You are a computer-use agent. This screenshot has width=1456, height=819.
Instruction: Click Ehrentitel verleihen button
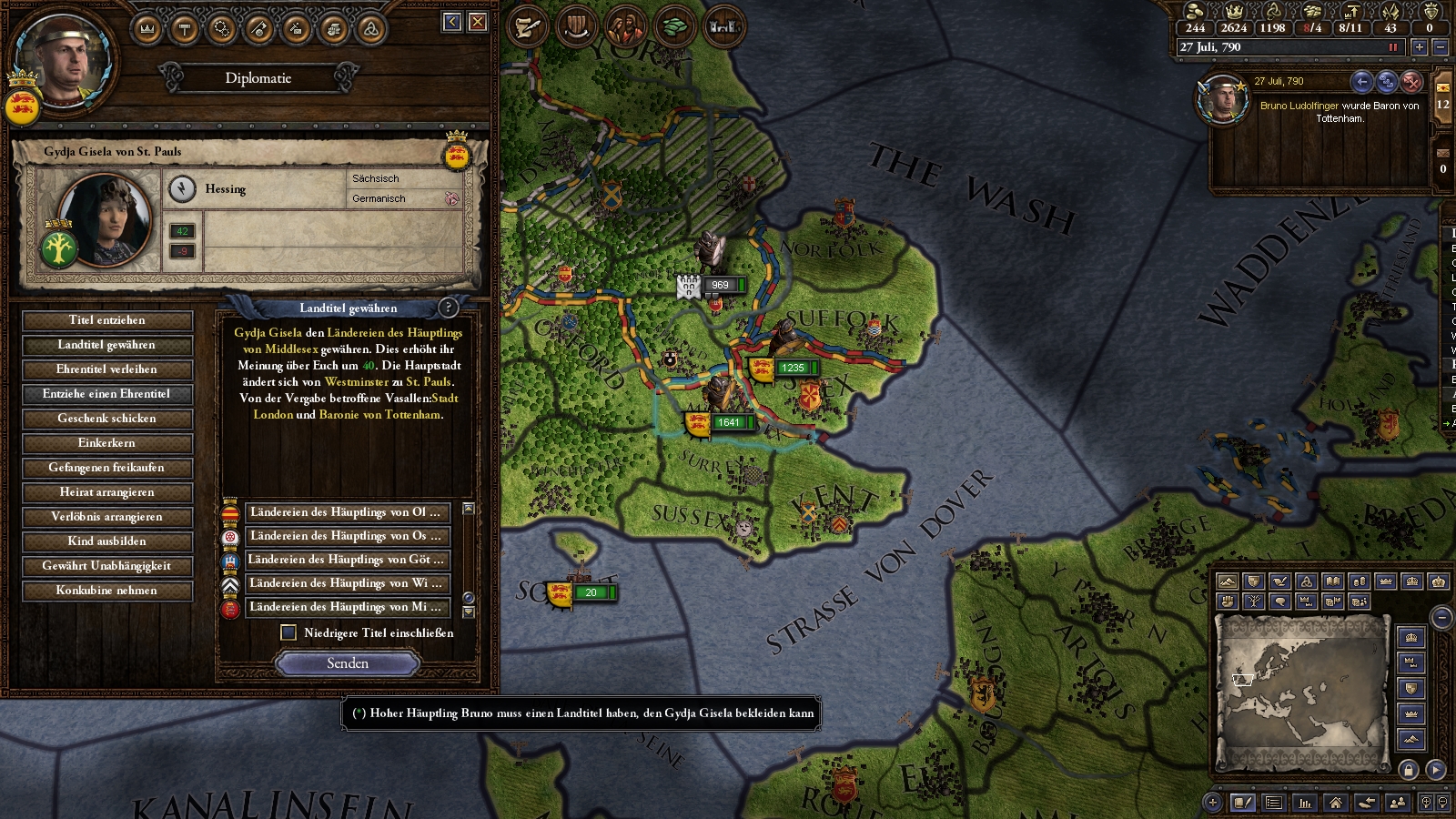[106, 369]
